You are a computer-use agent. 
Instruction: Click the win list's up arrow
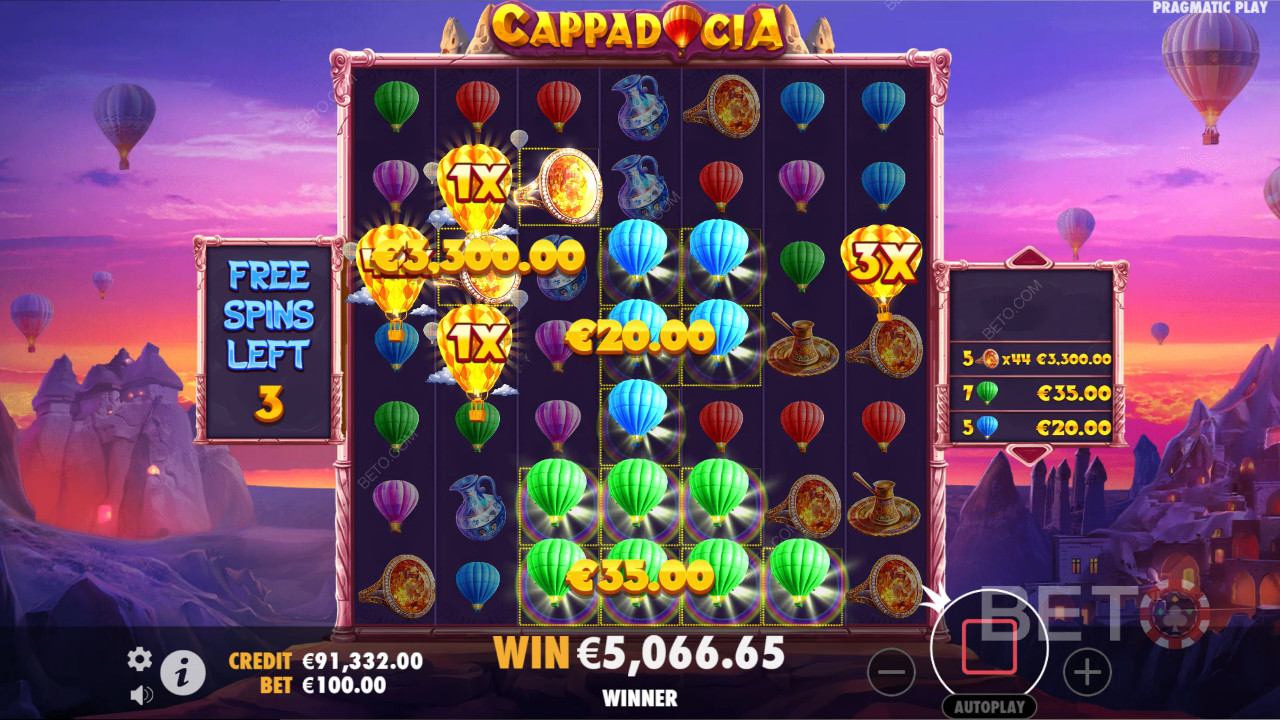[1030, 257]
